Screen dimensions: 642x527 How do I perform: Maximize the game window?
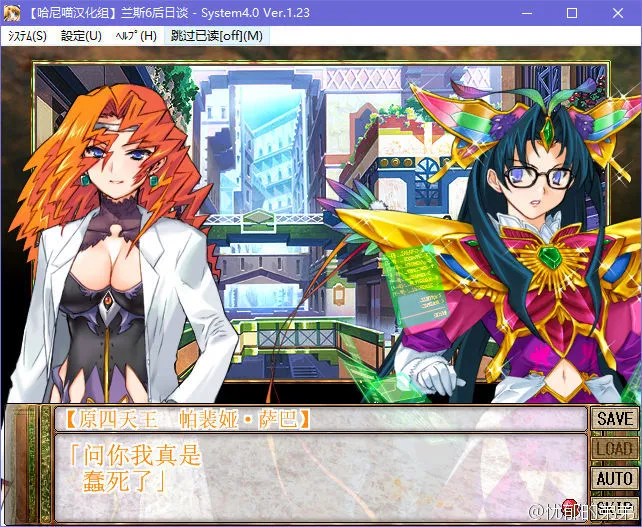[x=572, y=13]
